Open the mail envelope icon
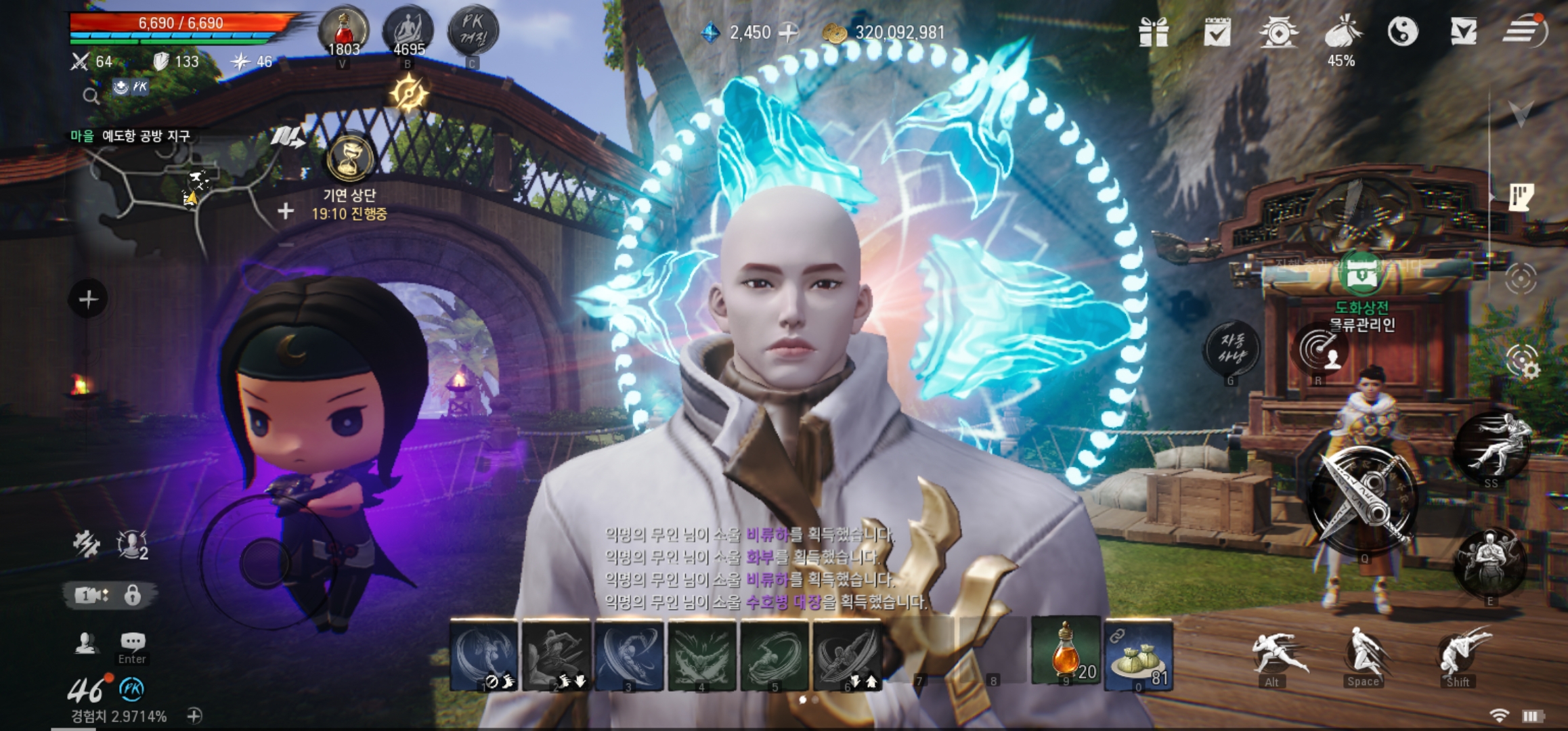Viewport: 1568px width, 731px height. (1463, 32)
